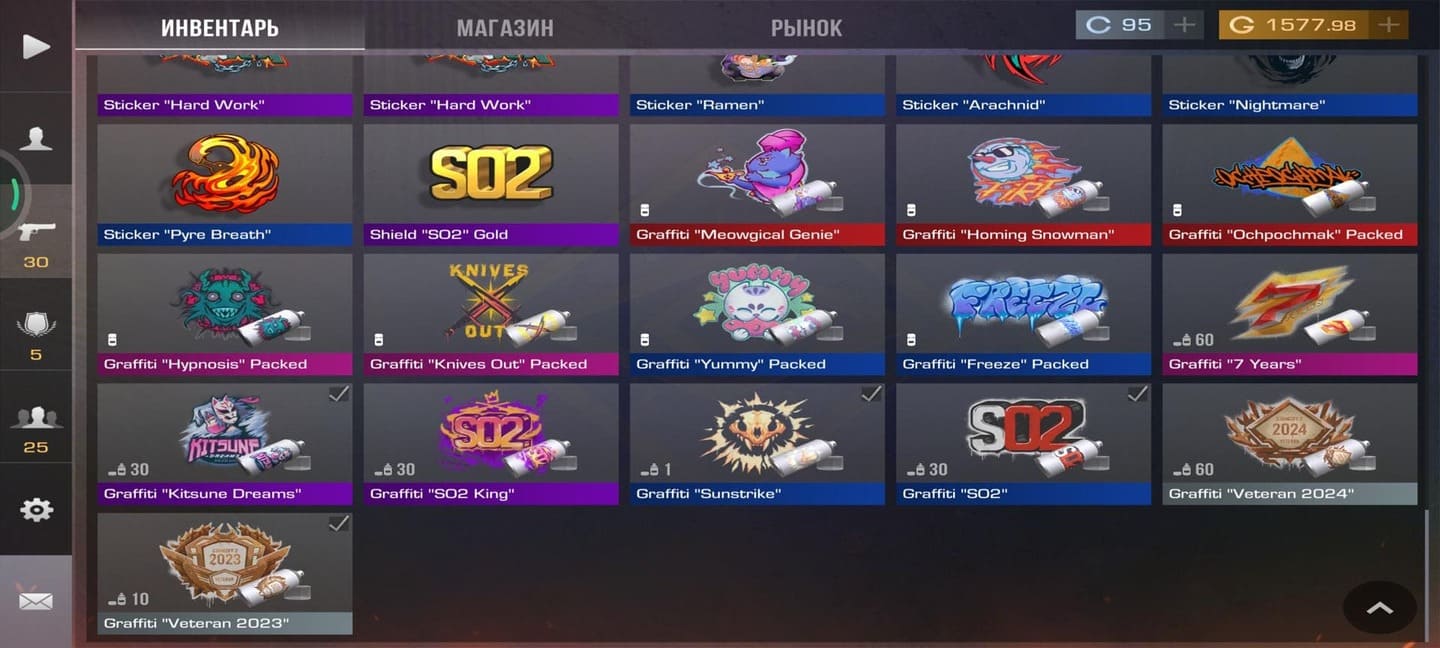Open the settings gear
The height and width of the screenshot is (648, 1440).
pos(36,510)
